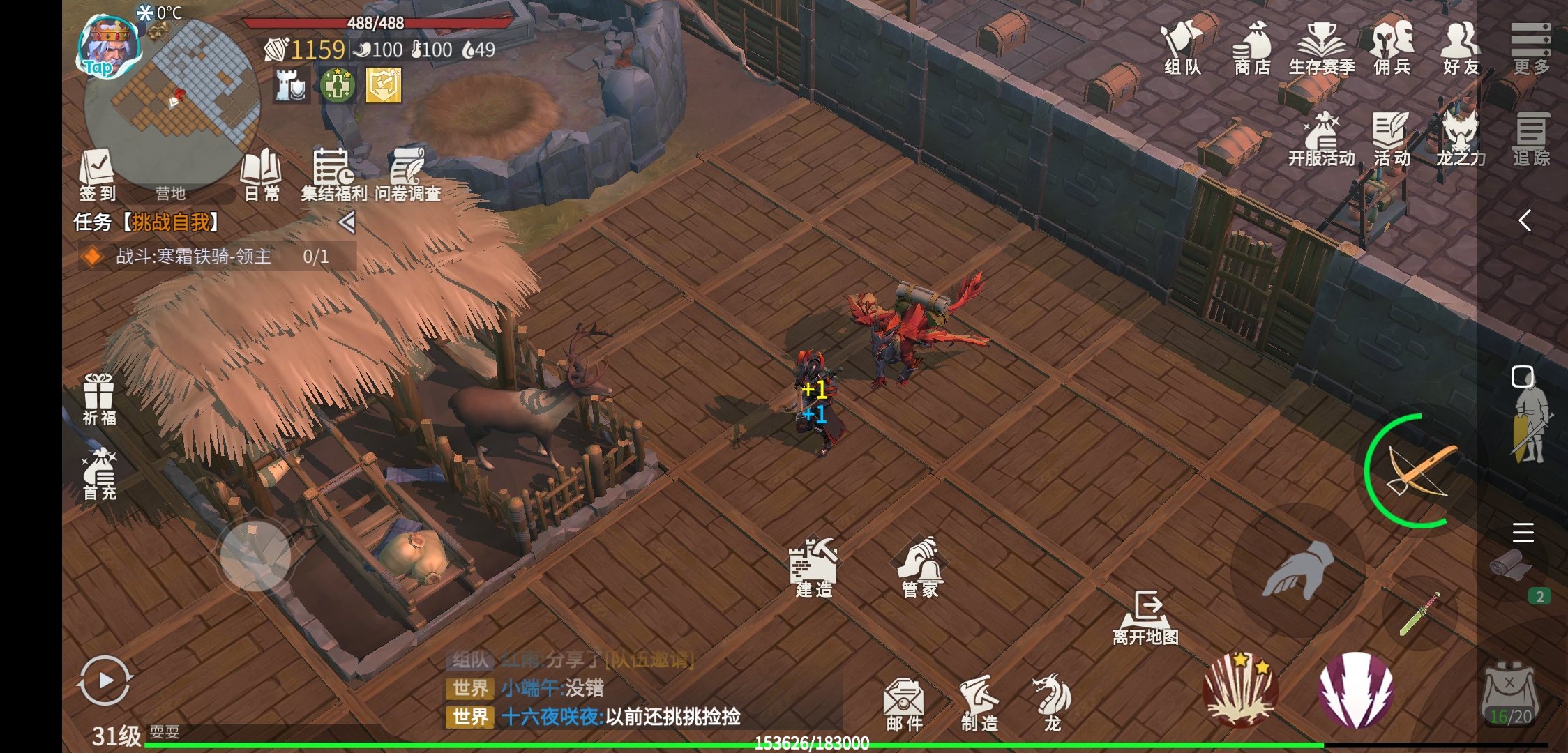Open the 首充 first recharge offer

pos(99,474)
